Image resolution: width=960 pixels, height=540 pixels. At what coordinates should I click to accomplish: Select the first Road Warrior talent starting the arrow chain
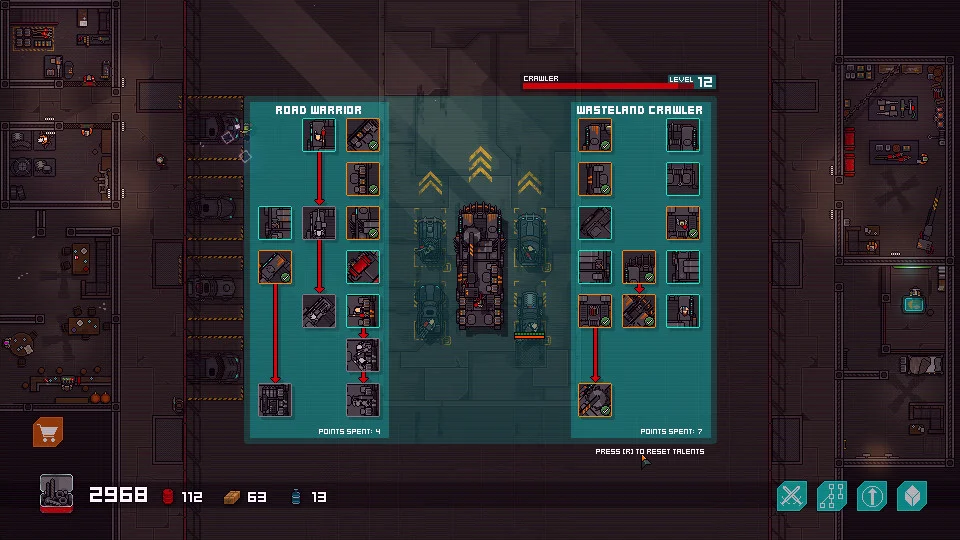click(x=319, y=135)
